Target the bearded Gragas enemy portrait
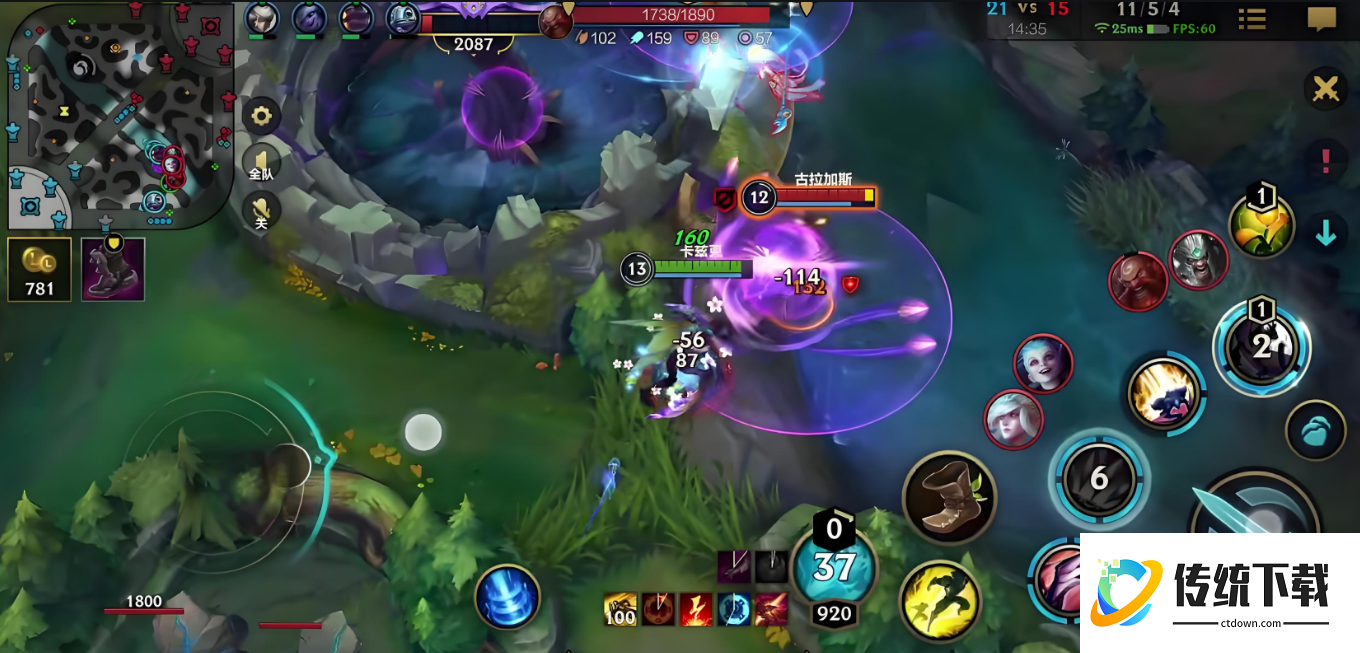Screen dimensions: 1360x653 point(1138,281)
